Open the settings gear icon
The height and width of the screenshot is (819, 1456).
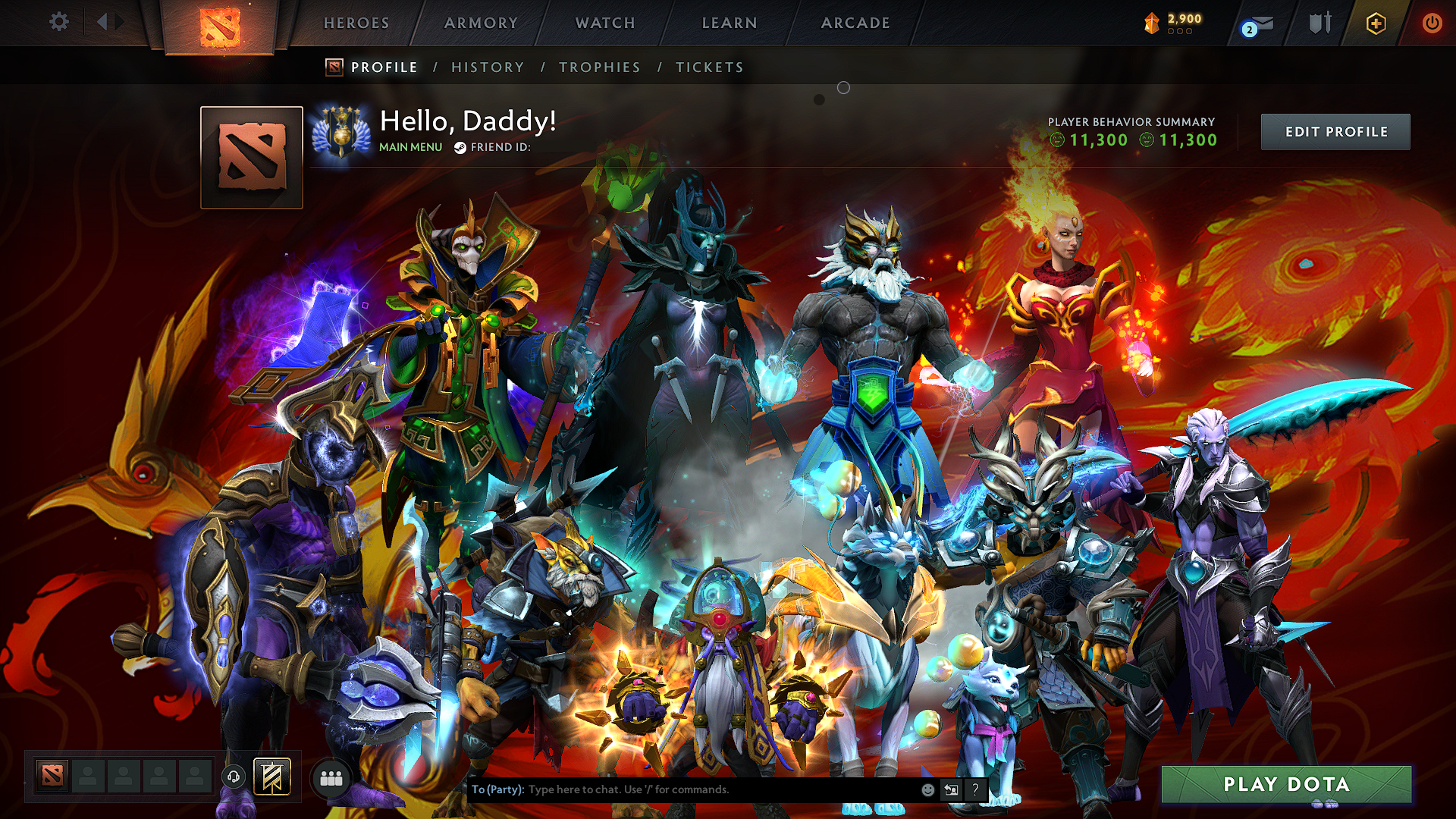tap(58, 22)
